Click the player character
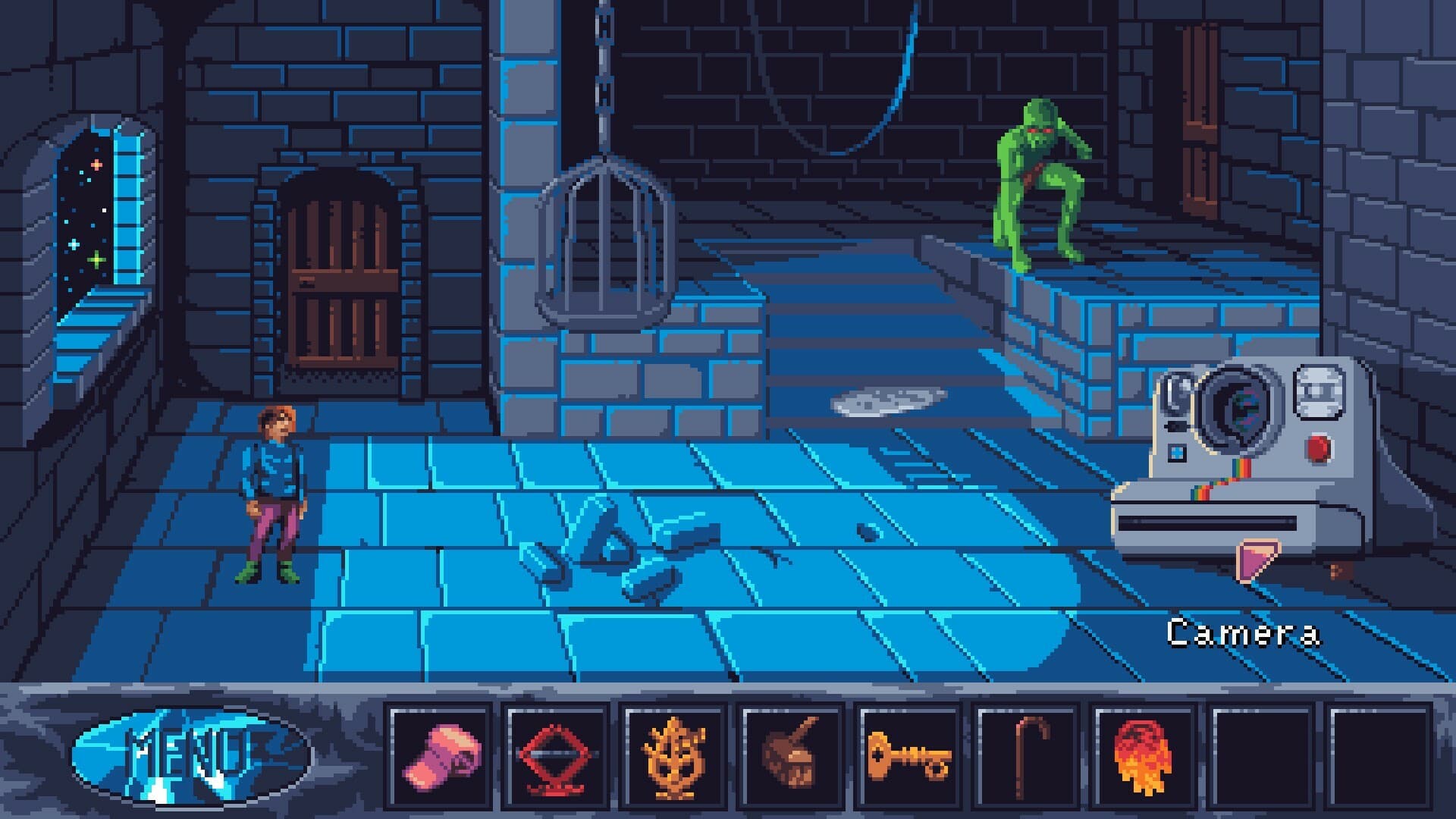Viewport: 1456px width, 819px height. (x=269, y=493)
